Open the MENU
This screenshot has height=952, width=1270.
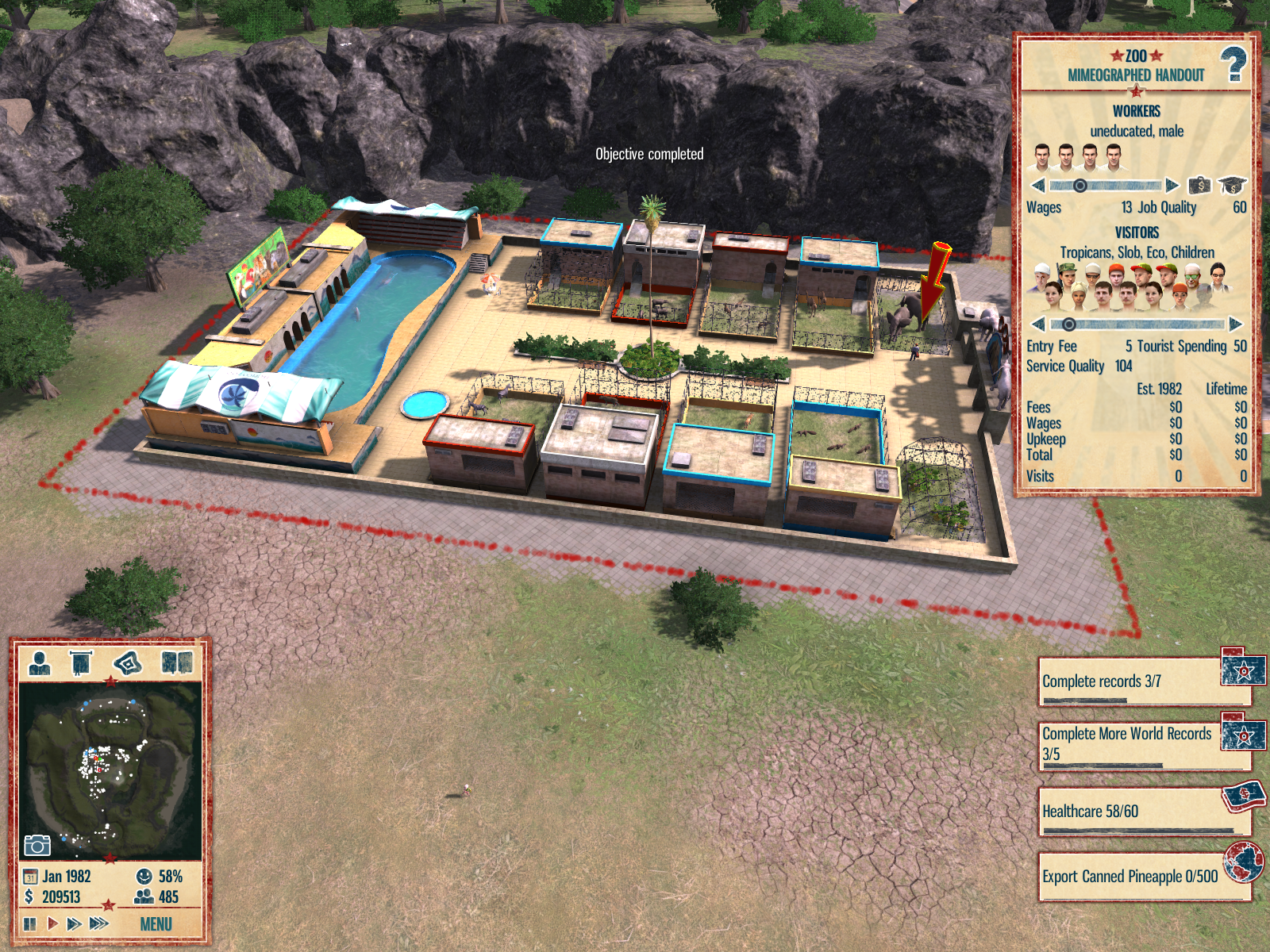pyautogui.click(x=156, y=924)
